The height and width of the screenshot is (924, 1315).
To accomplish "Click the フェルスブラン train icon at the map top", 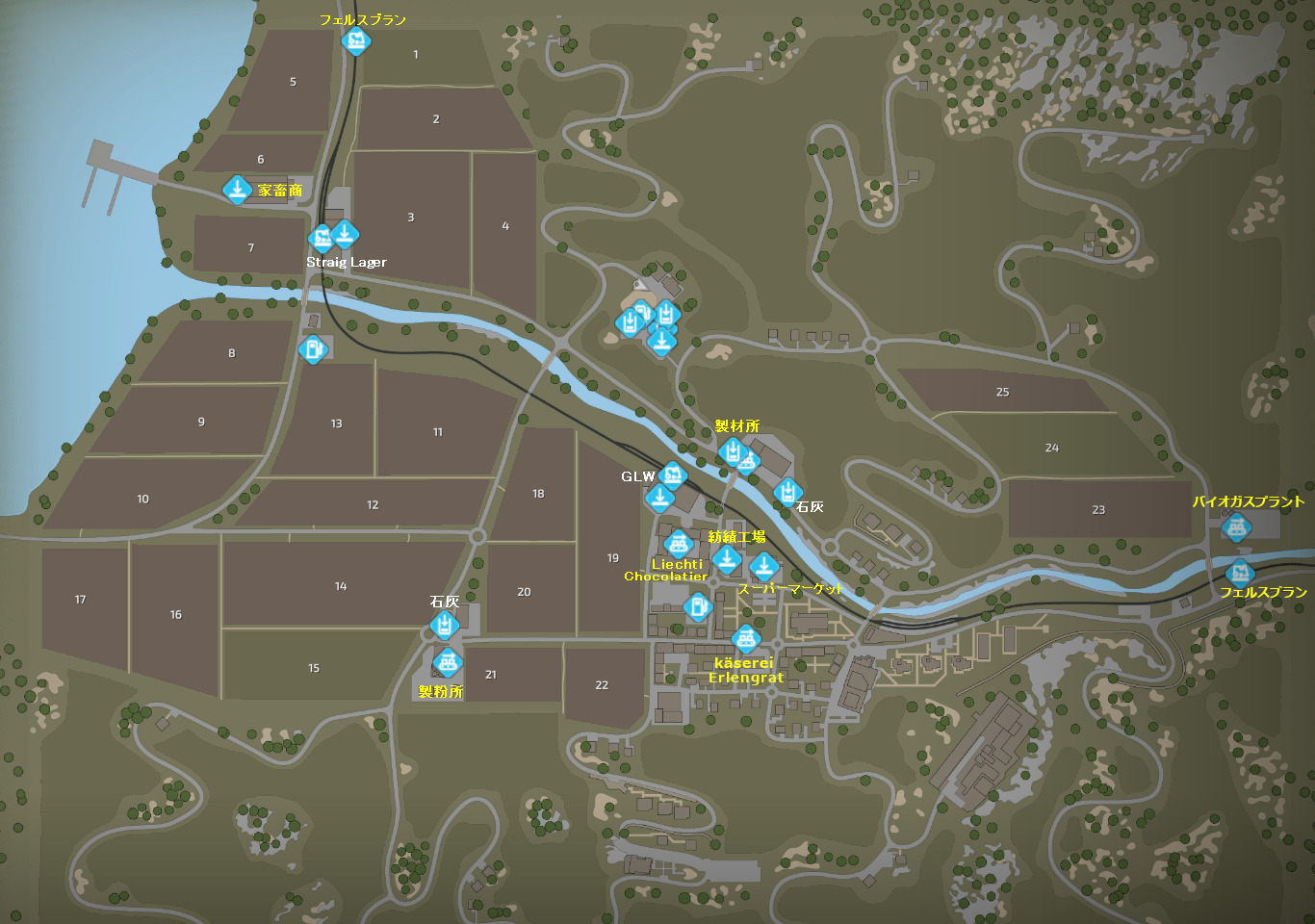I will point(356,40).
